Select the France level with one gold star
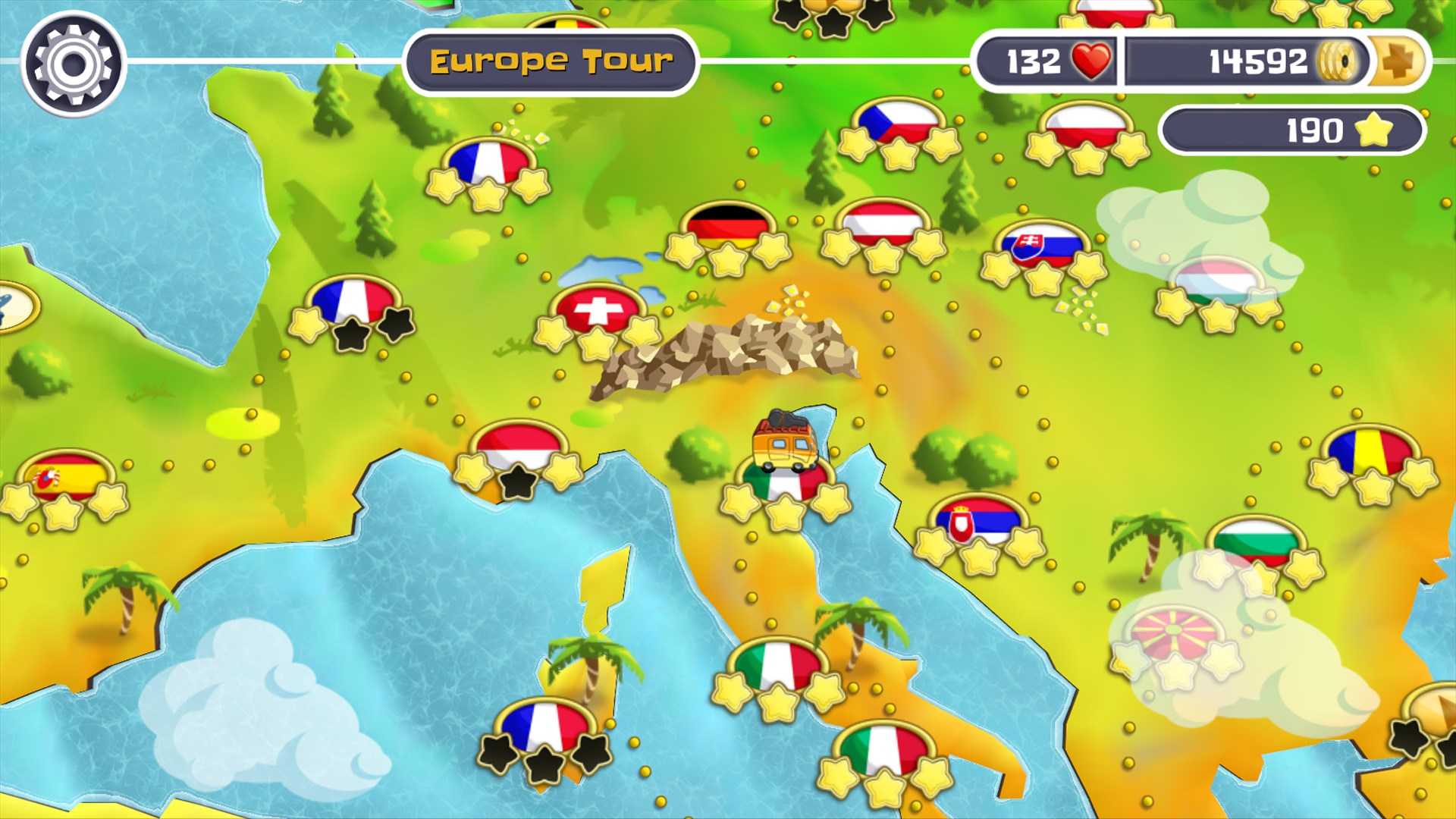 click(x=353, y=302)
